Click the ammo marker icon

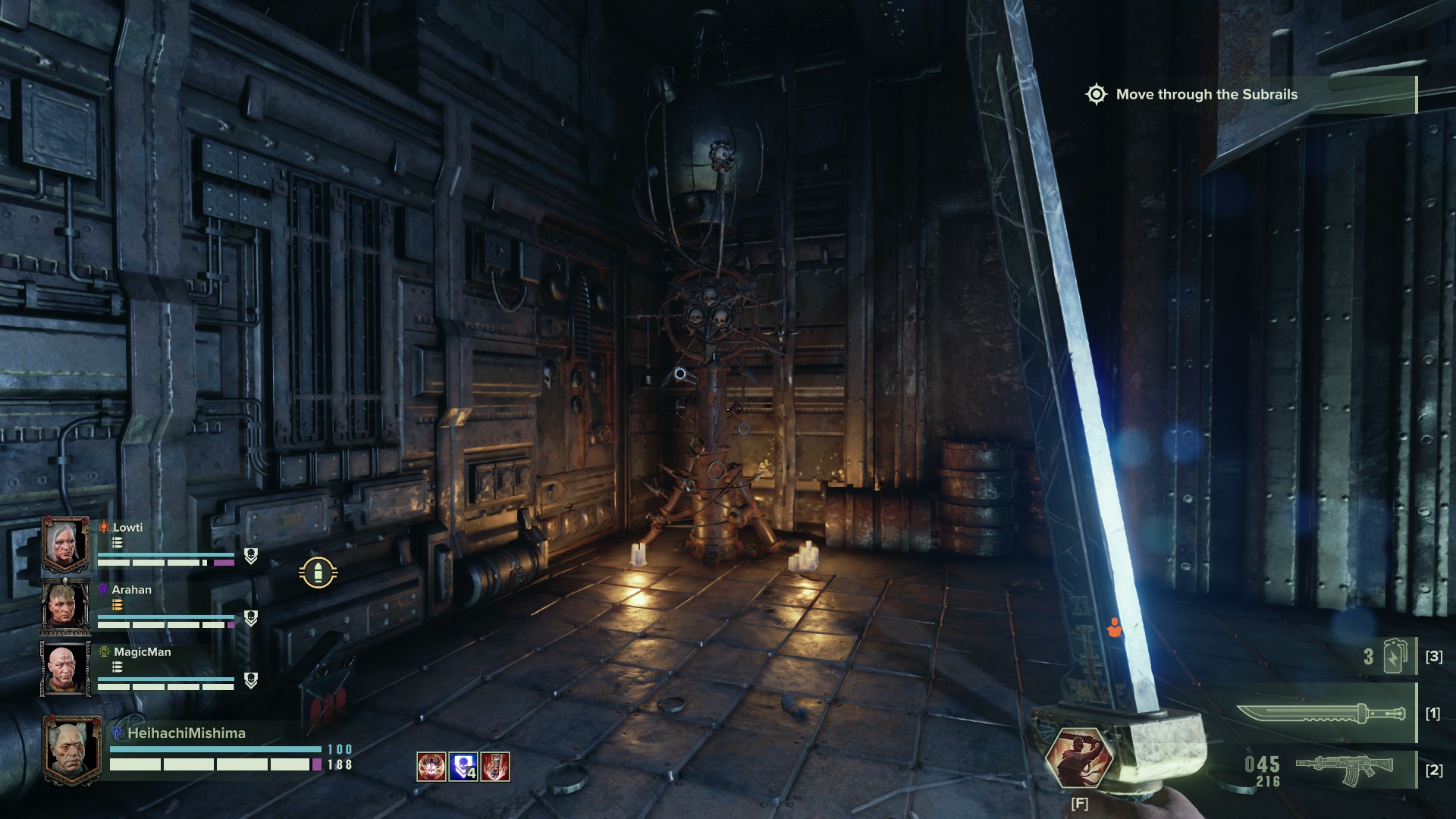coord(318,573)
